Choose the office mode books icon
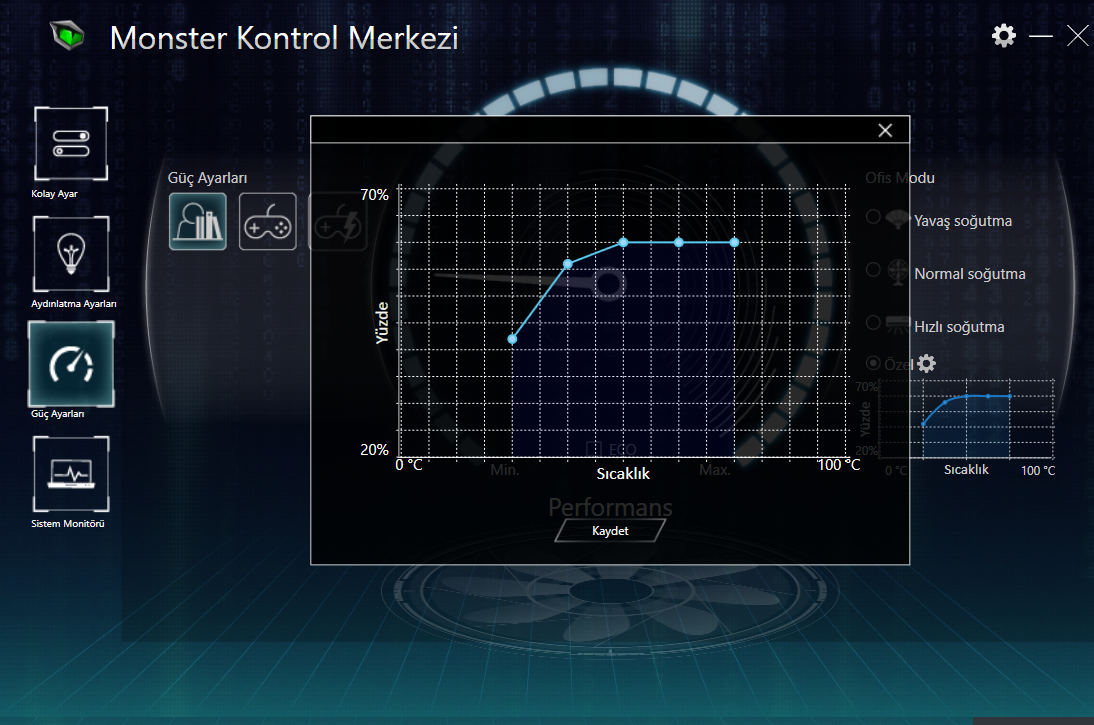The image size is (1094, 725). pos(197,221)
